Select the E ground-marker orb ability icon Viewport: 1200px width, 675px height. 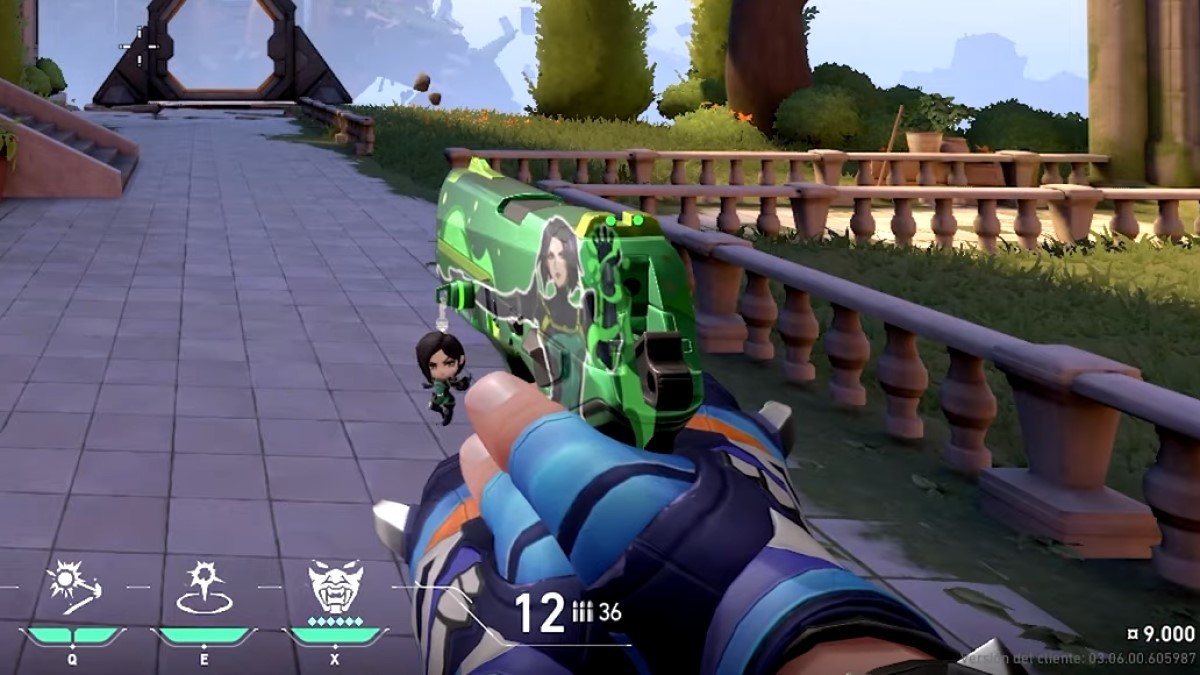(x=204, y=587)
